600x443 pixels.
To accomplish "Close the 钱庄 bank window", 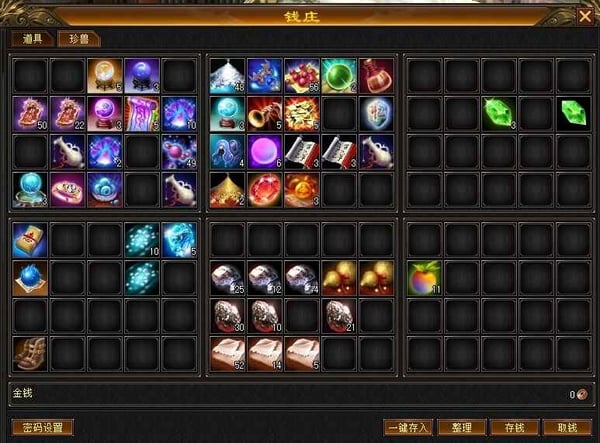I will [584, 16].
